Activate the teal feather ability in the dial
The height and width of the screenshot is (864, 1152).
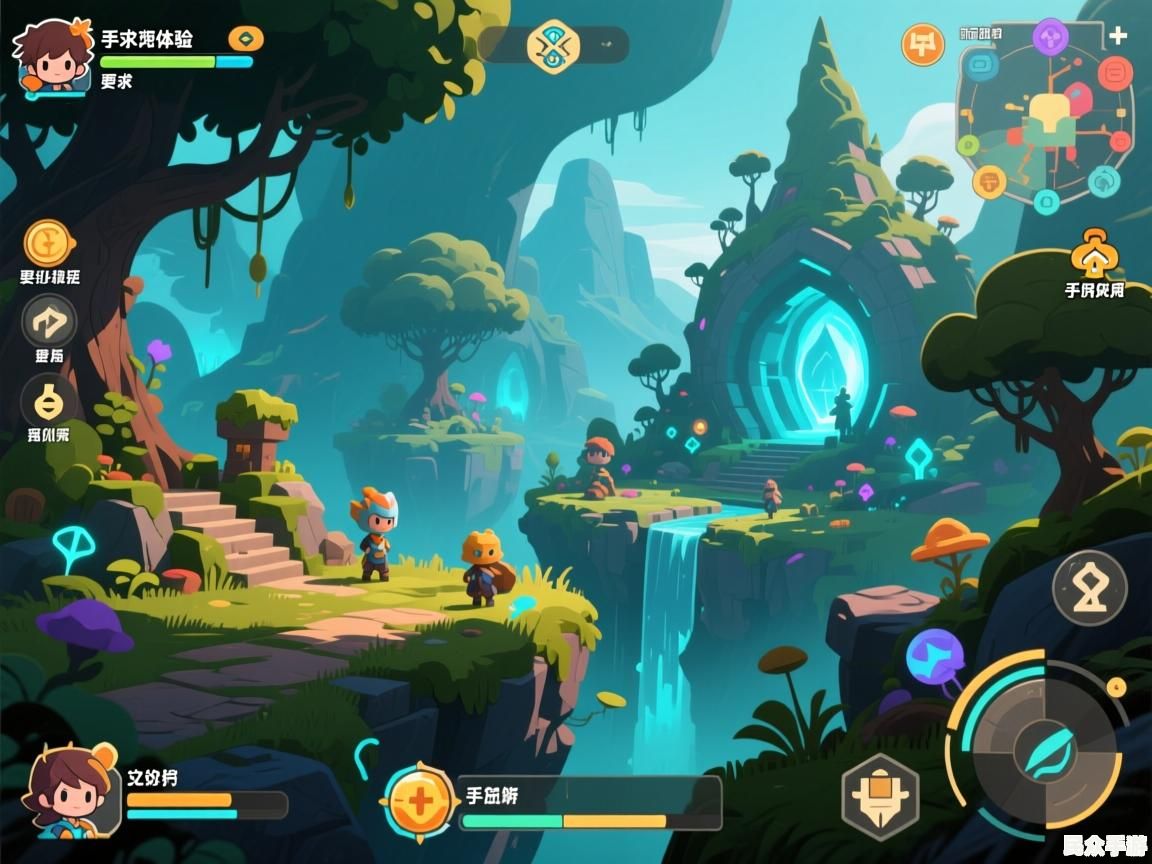(x=1045, y=747)
